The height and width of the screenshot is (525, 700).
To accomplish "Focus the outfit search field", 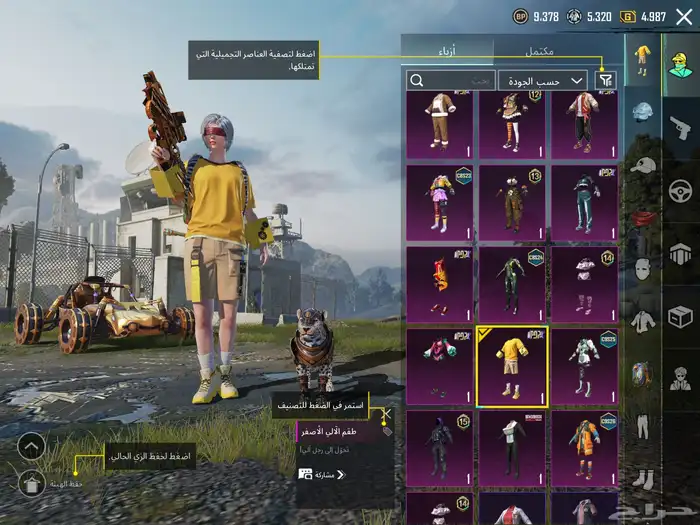I will point(450,80).
